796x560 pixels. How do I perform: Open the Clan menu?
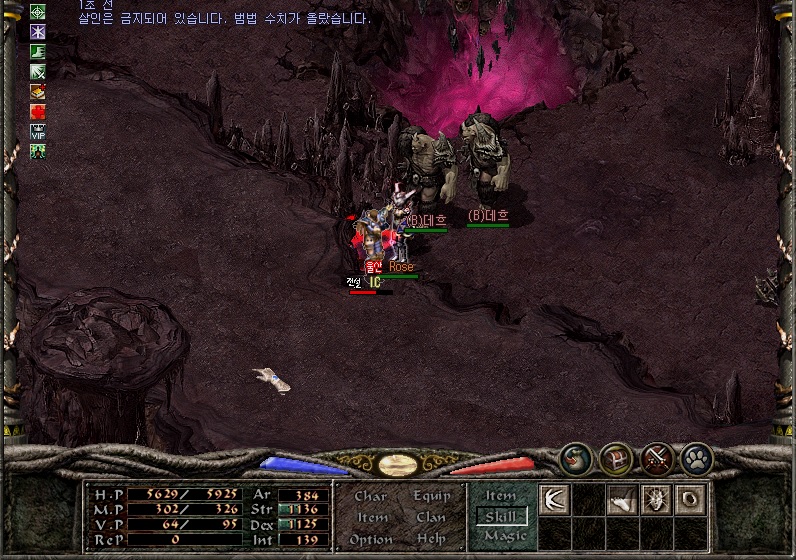[x=431, y=517]
